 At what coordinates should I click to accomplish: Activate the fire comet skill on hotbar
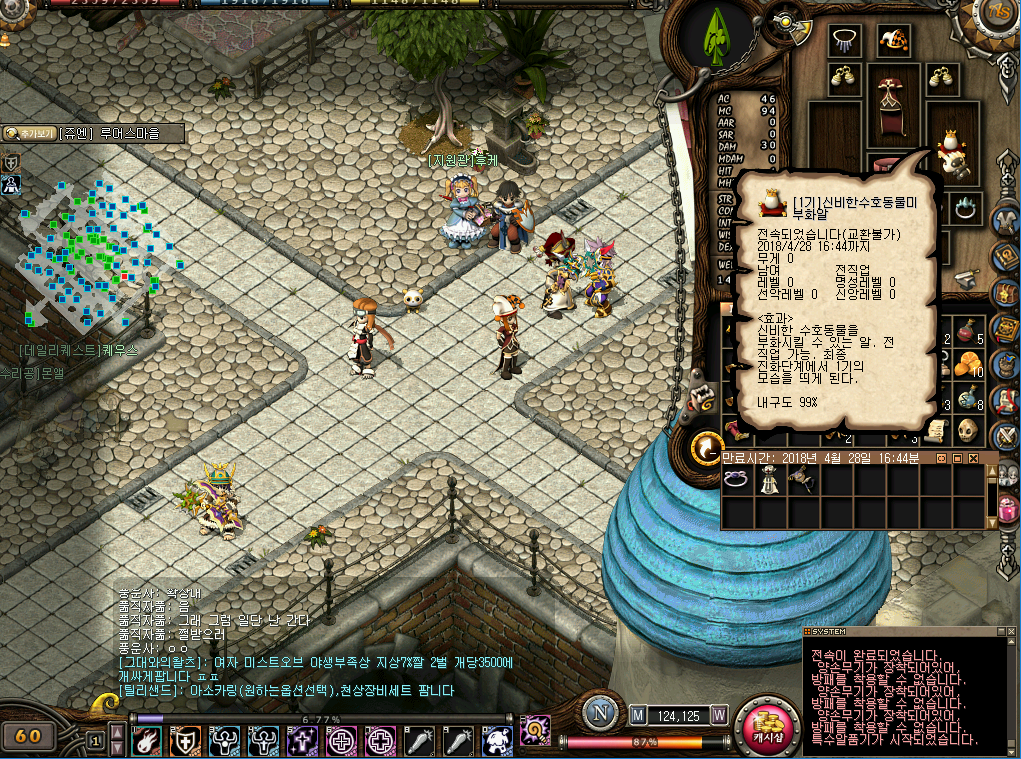tap(147, 741)
